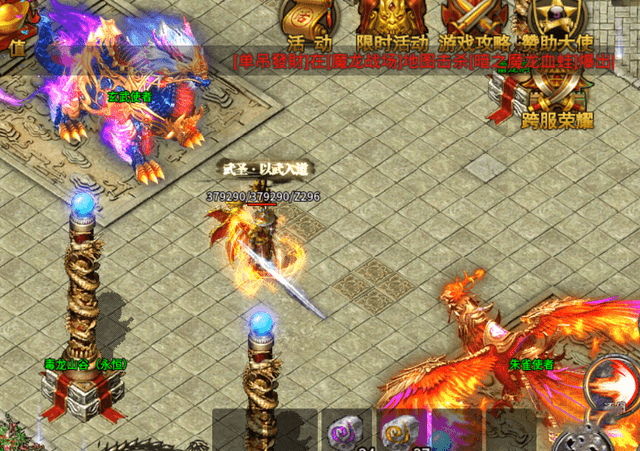Activate the fire slash skill button

612,383
